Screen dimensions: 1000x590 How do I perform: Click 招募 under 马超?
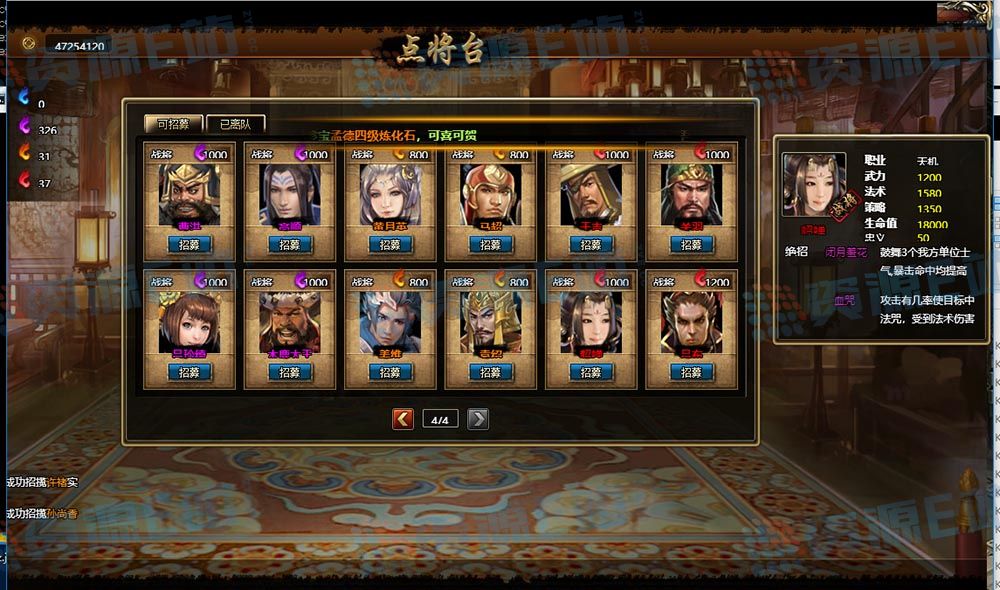[x=490, y=244]
